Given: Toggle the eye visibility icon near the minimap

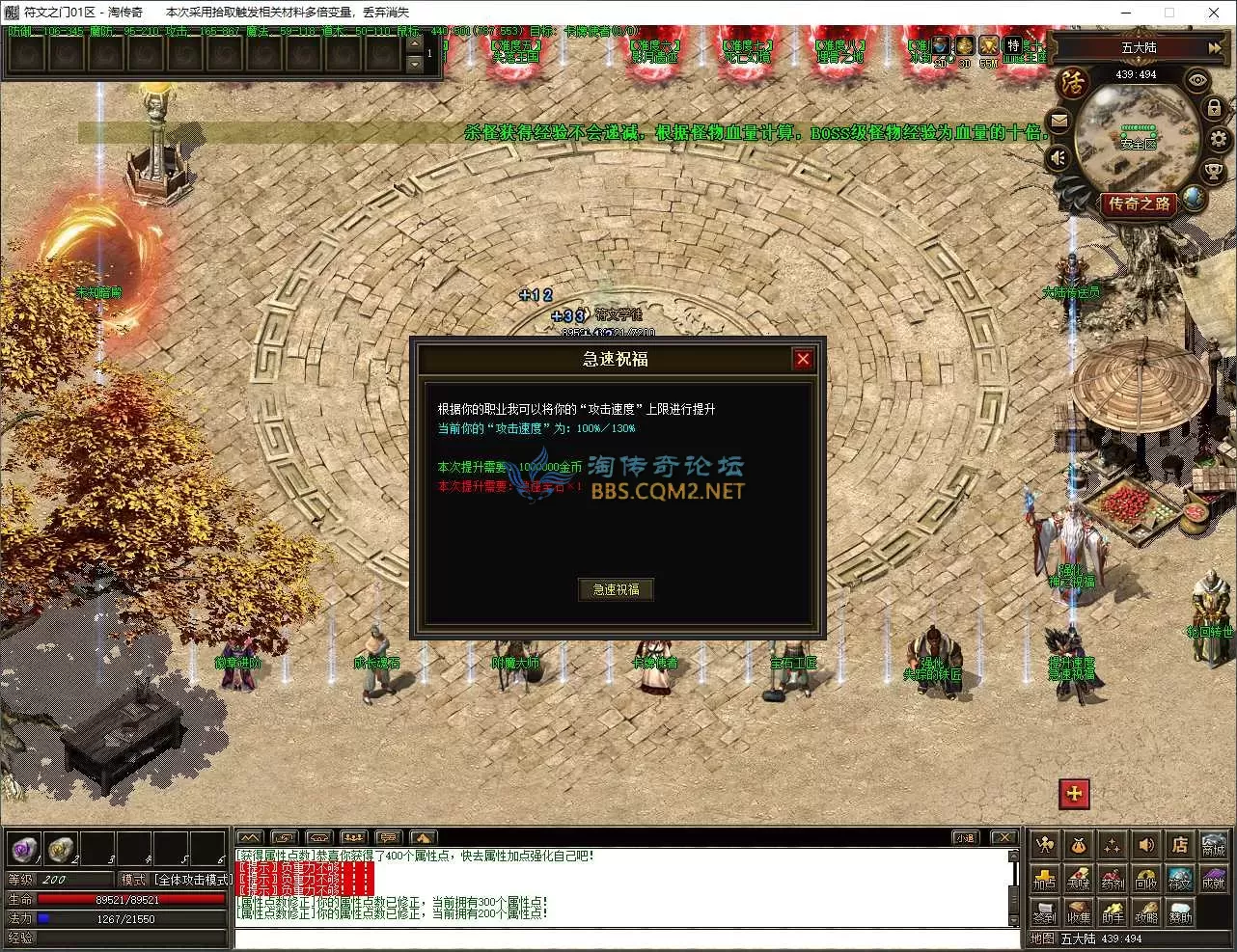Looking at the screenshot, I should pos(1196,79).
